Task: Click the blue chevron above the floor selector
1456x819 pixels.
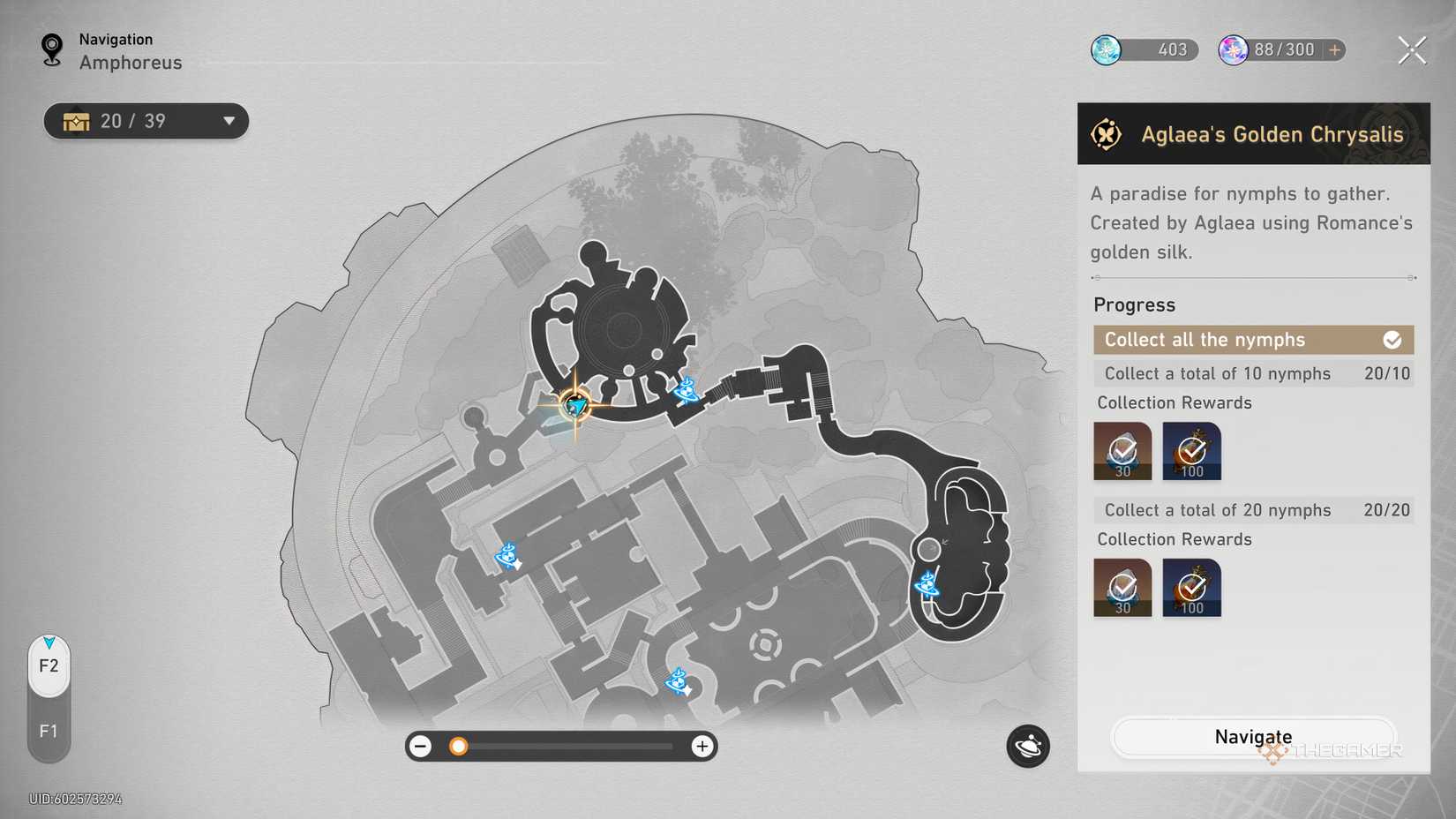Action: pyautogui.click(x=49, y=641)
